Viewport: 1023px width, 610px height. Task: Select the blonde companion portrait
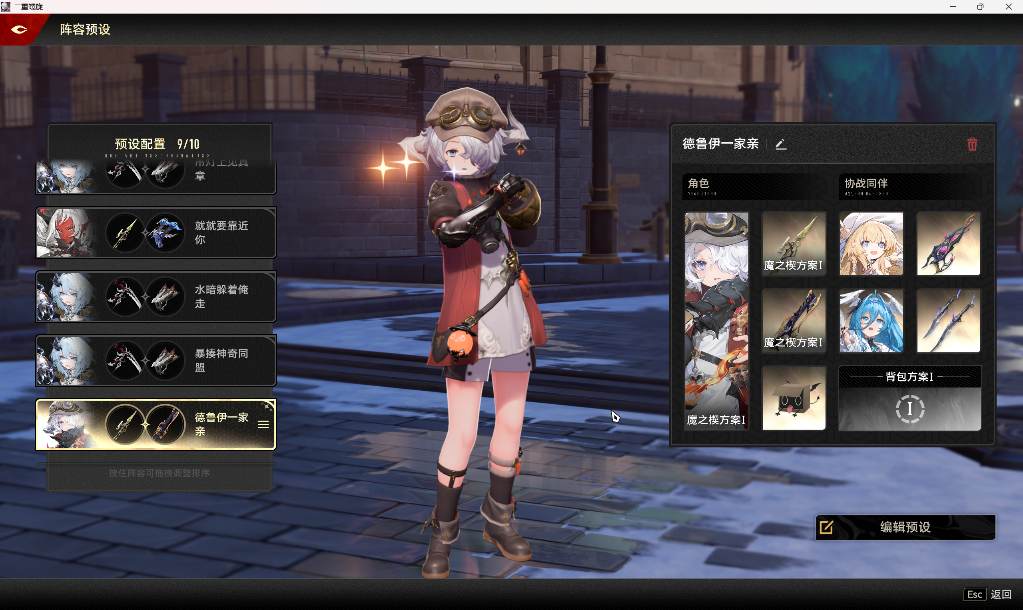coord(871,243)
